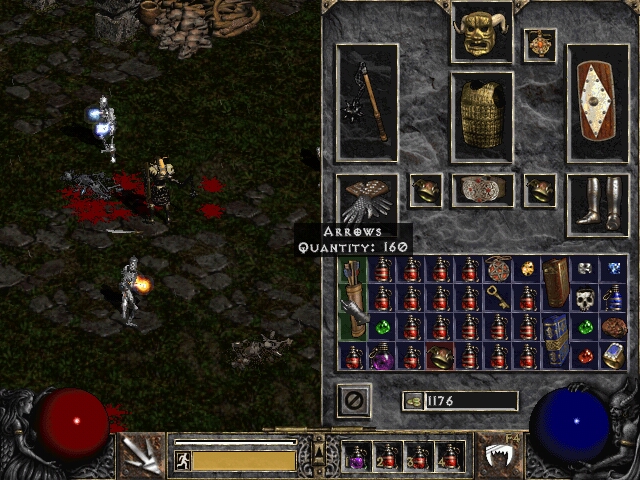The height and width of the screenshot is (480, 640).
Task: Click the equipped amulet slot
Action: 540,45
